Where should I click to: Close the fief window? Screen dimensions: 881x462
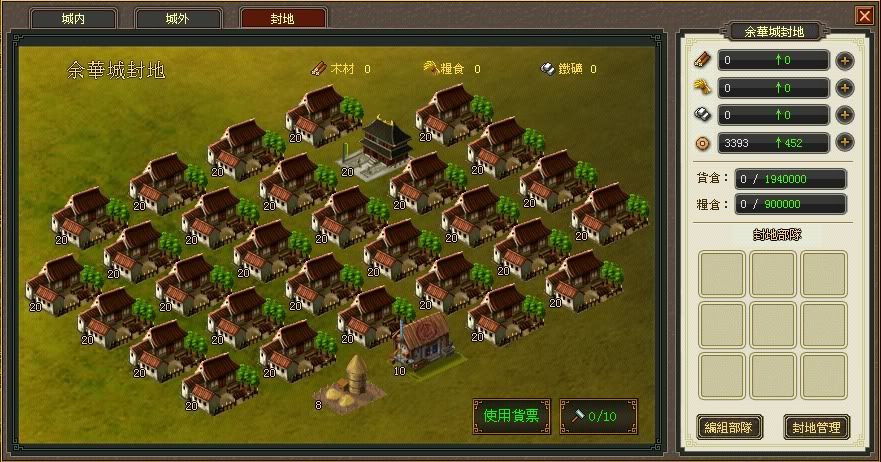[863, 15]
